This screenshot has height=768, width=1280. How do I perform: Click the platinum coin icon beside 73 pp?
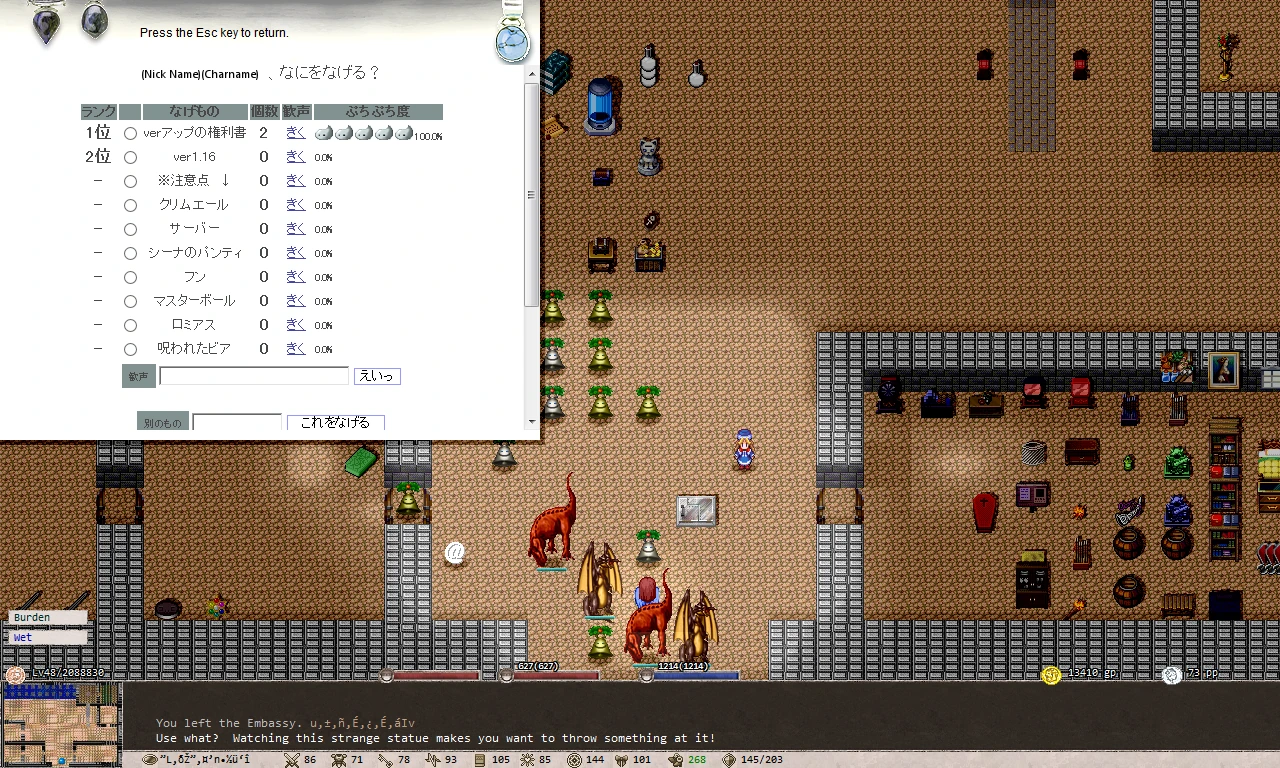1171,676
